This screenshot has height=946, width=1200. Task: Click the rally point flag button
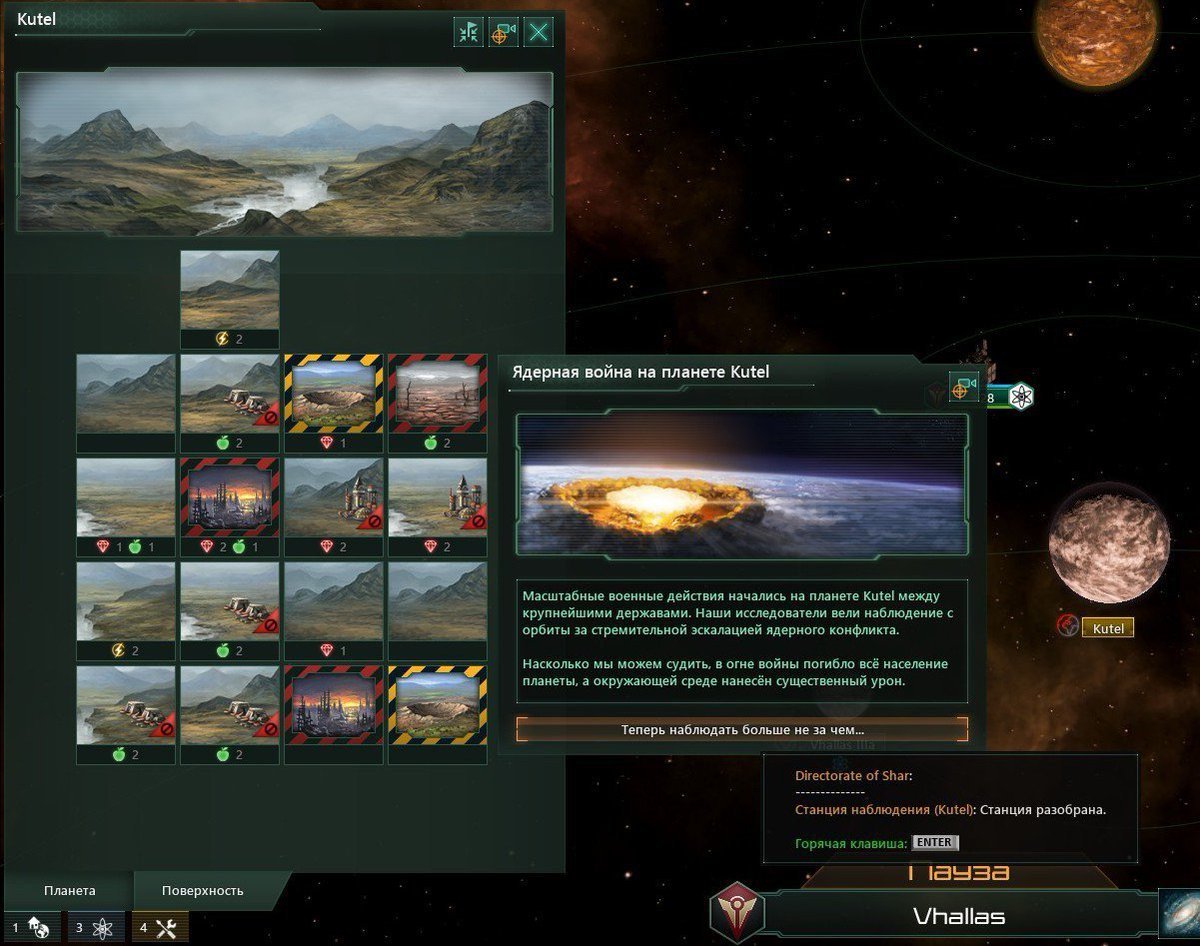pos(468,32)
